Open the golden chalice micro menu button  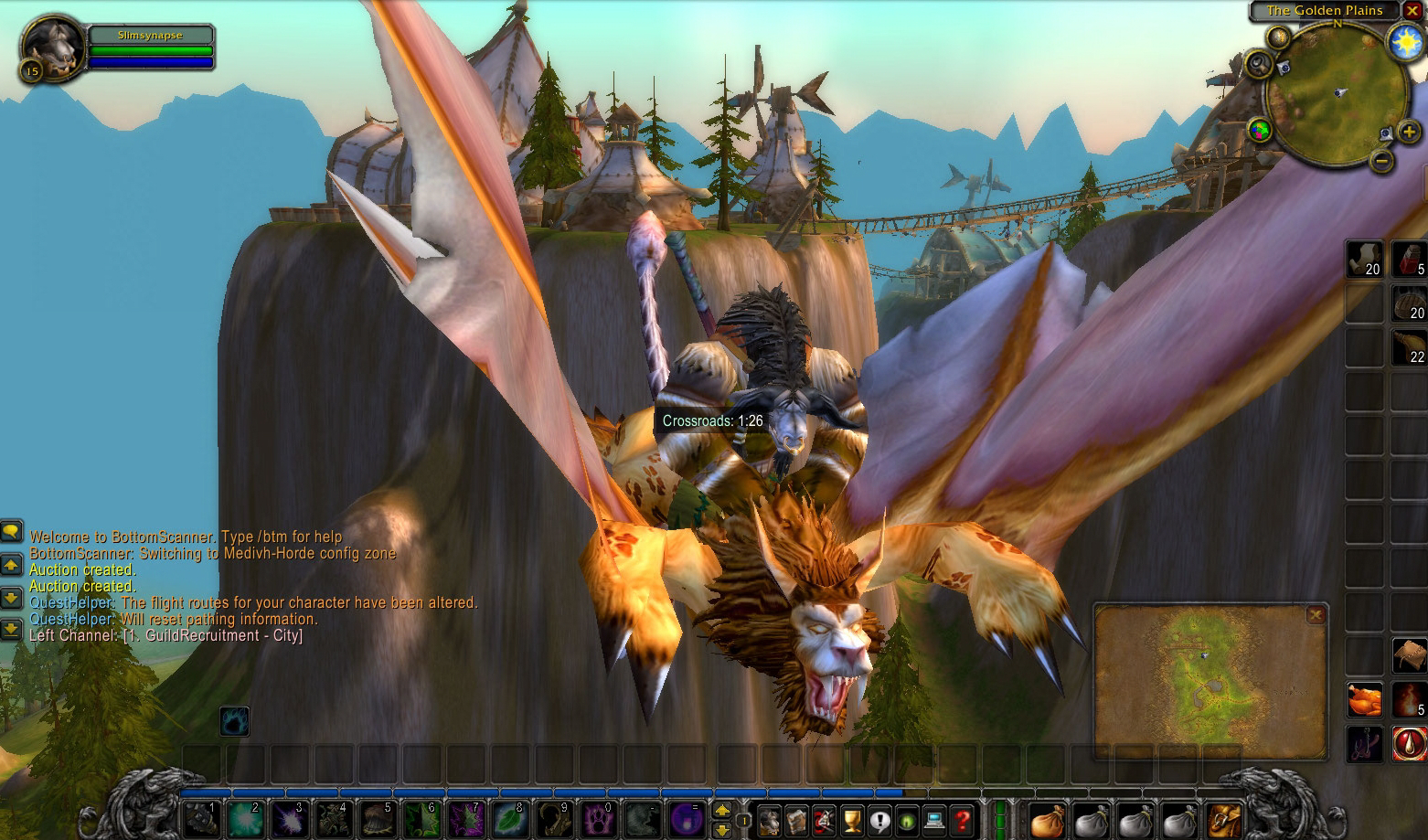pyautogui.click(x=852, y=820)
